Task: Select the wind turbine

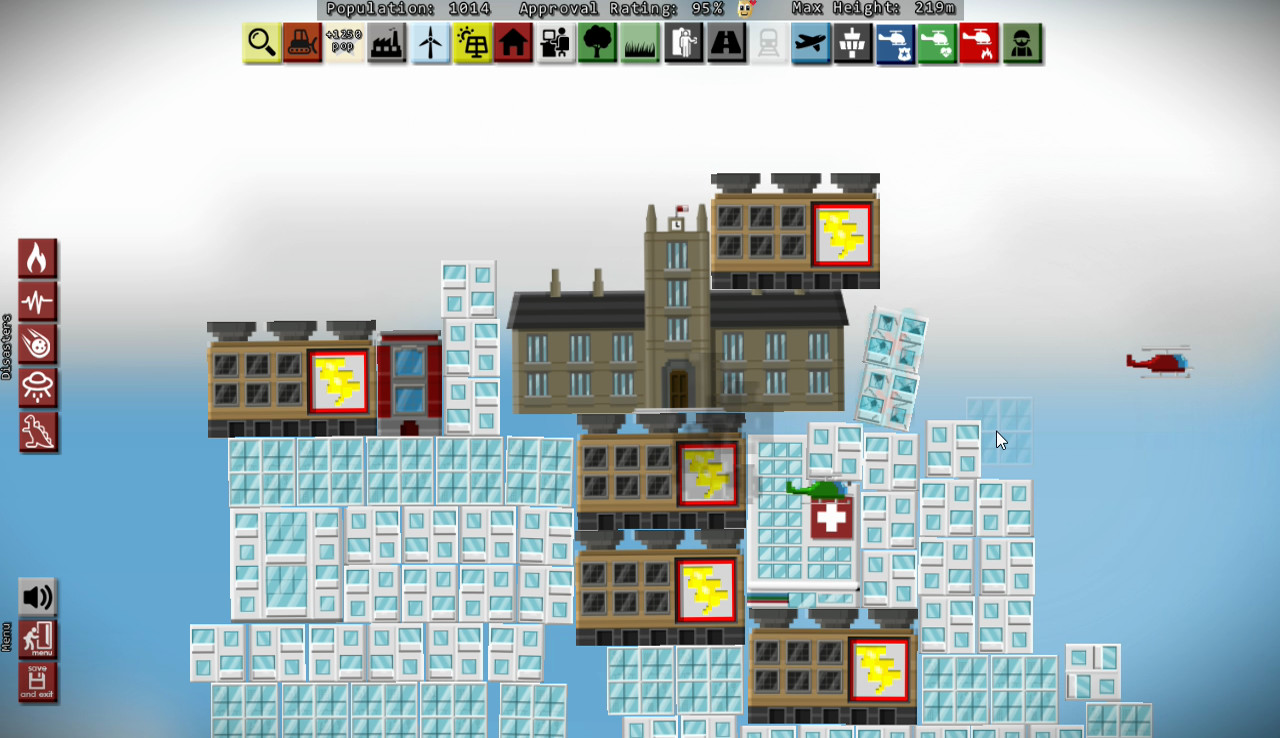Action: pos(429,43)
